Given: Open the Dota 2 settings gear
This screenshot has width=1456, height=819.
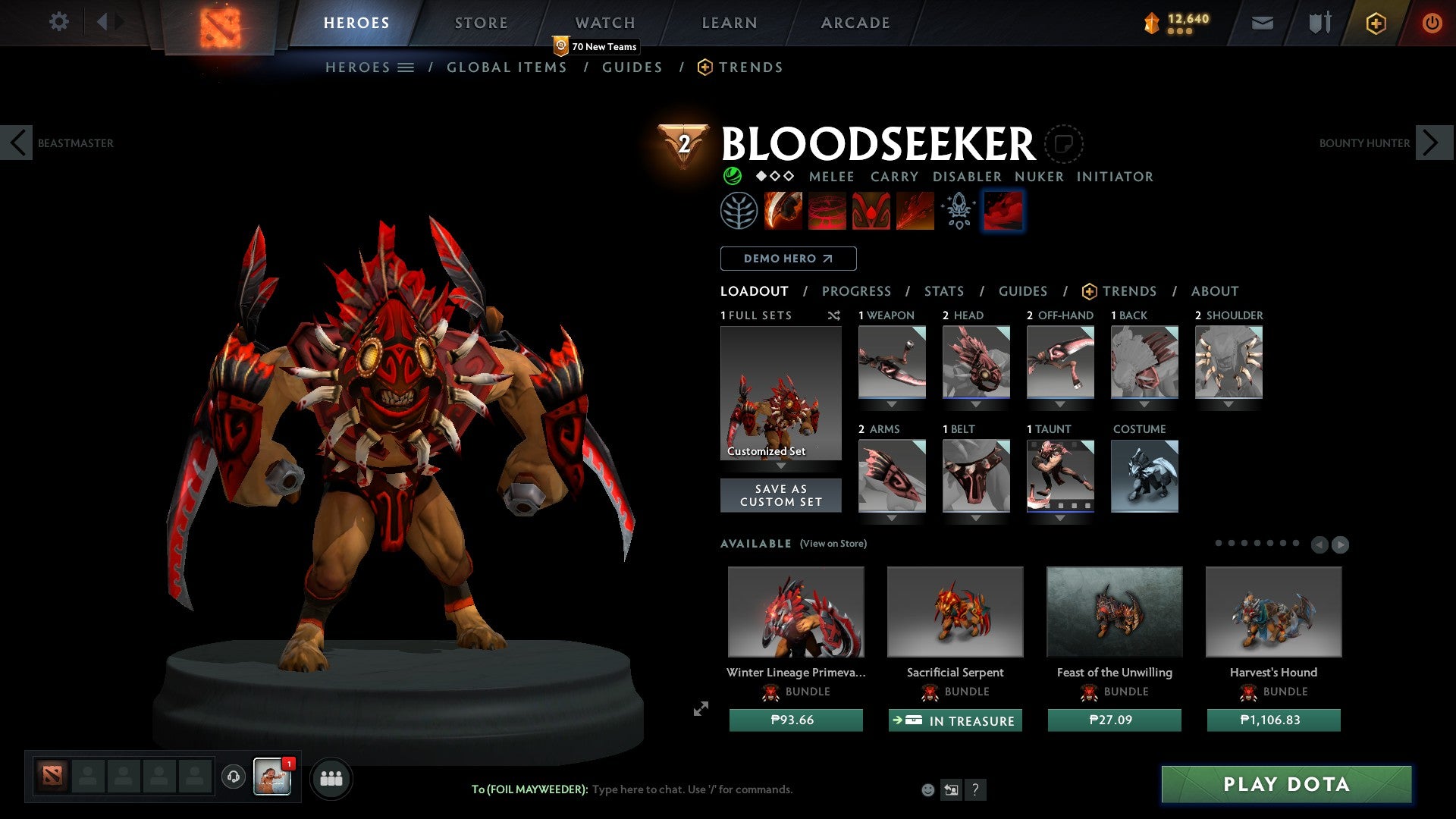Looking at the screenshot, I should click(58, 22).
